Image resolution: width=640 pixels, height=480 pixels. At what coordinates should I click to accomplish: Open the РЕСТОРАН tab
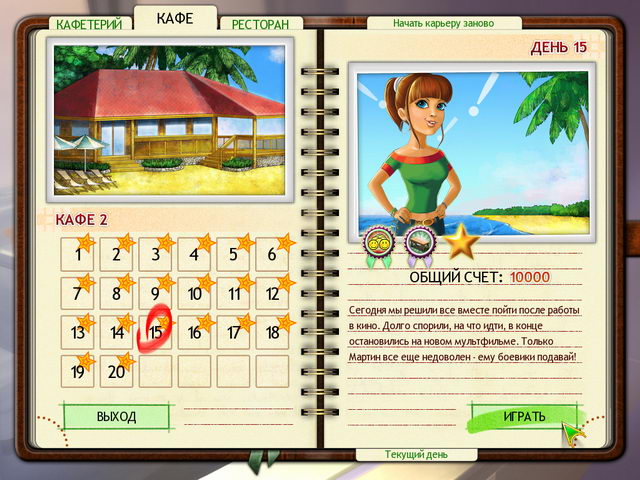260,23
